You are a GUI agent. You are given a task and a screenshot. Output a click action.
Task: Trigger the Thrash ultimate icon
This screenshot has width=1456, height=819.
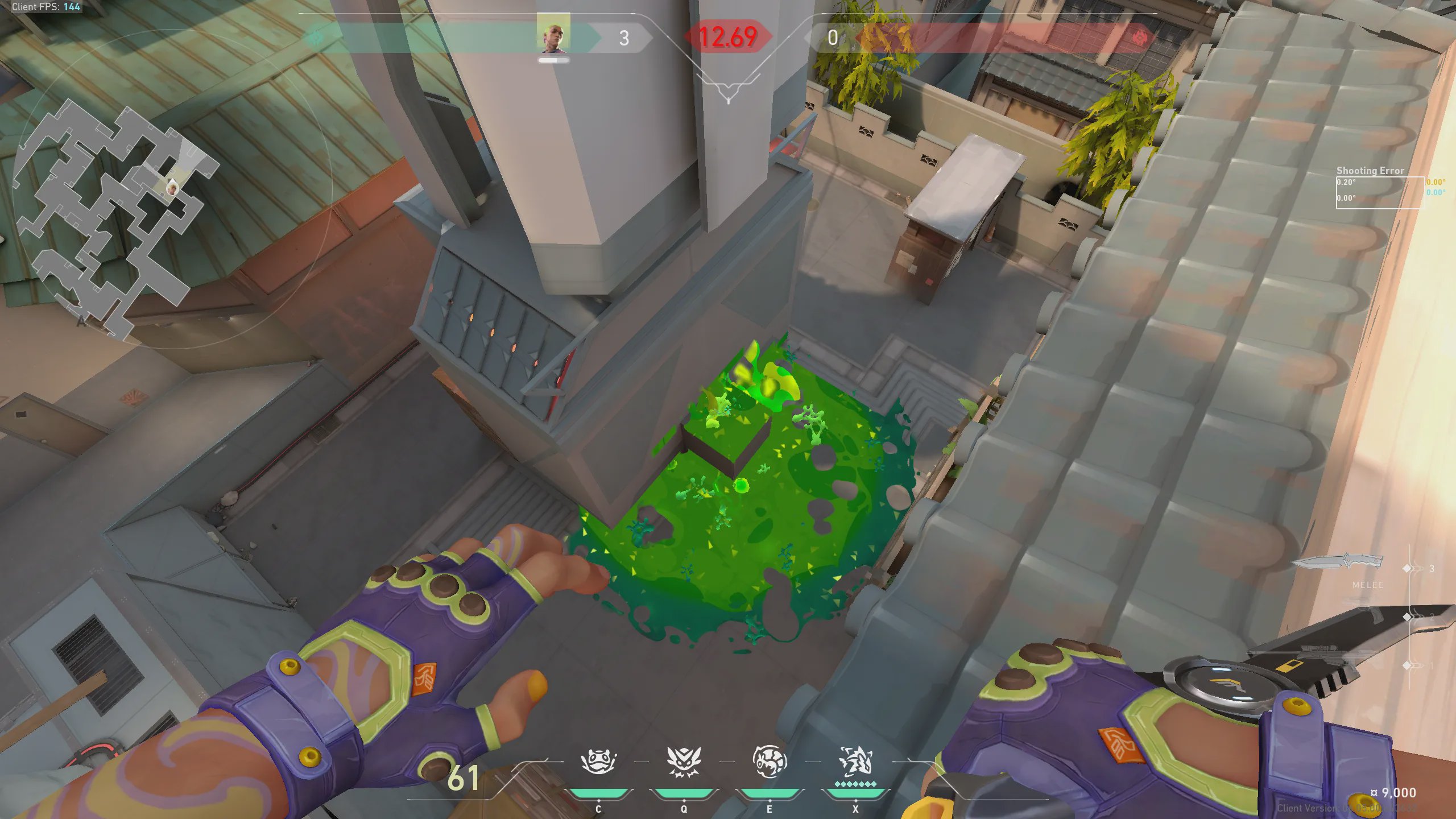(x=855, y=762)
